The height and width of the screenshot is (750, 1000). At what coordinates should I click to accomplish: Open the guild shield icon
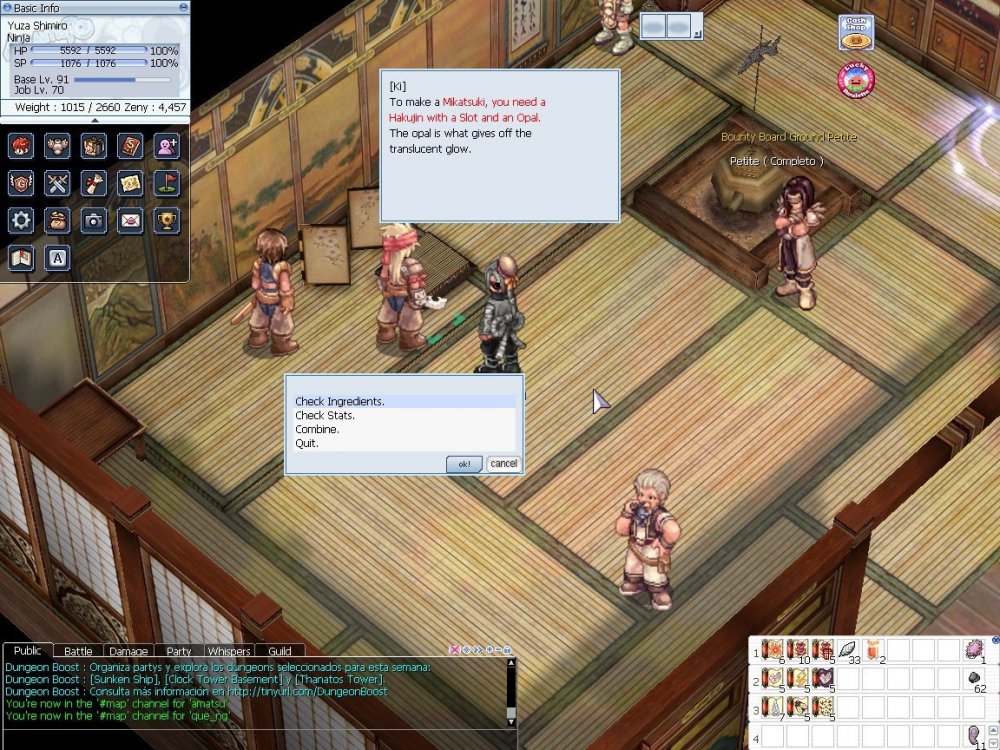[x=21, y=183]
